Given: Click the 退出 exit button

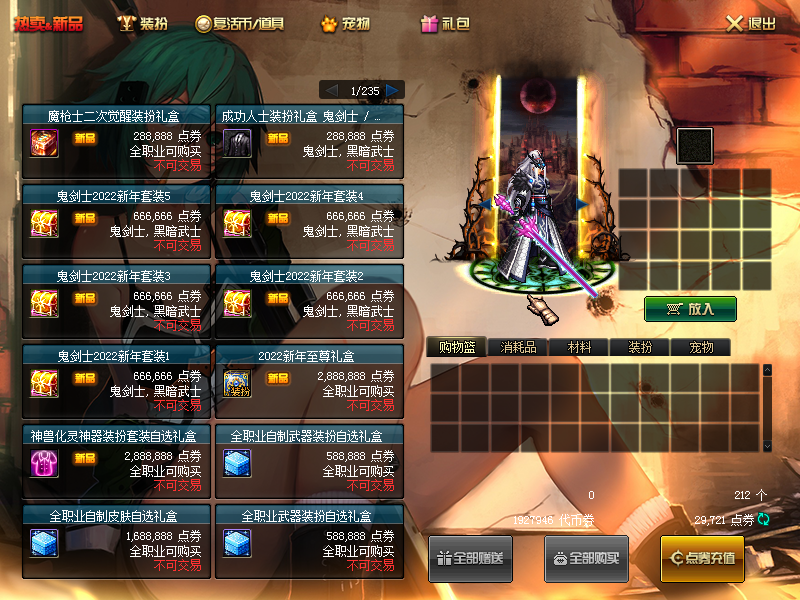Looking at the screenshot, I should click(751, 23).
